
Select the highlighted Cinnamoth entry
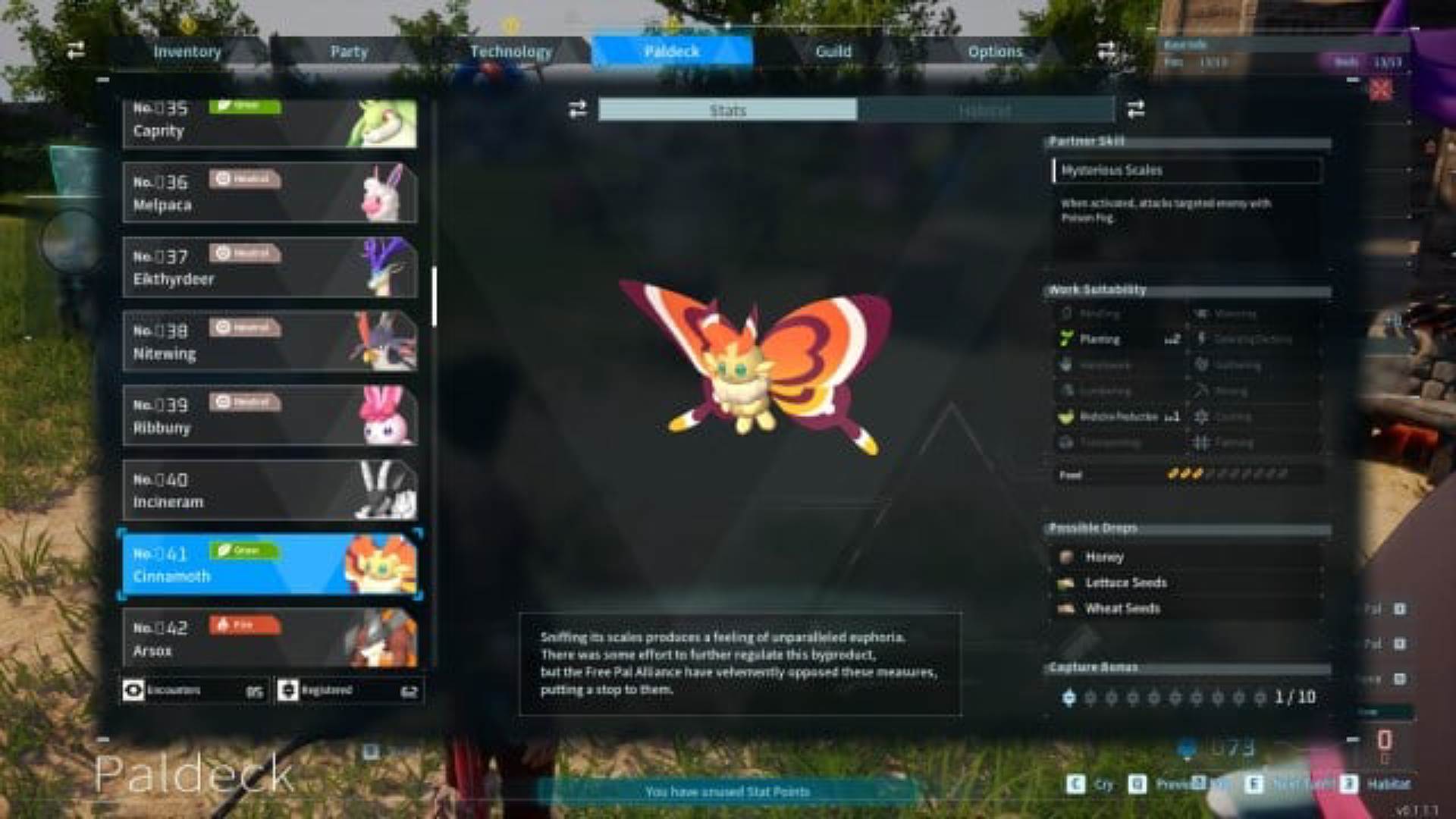point(269,564)
